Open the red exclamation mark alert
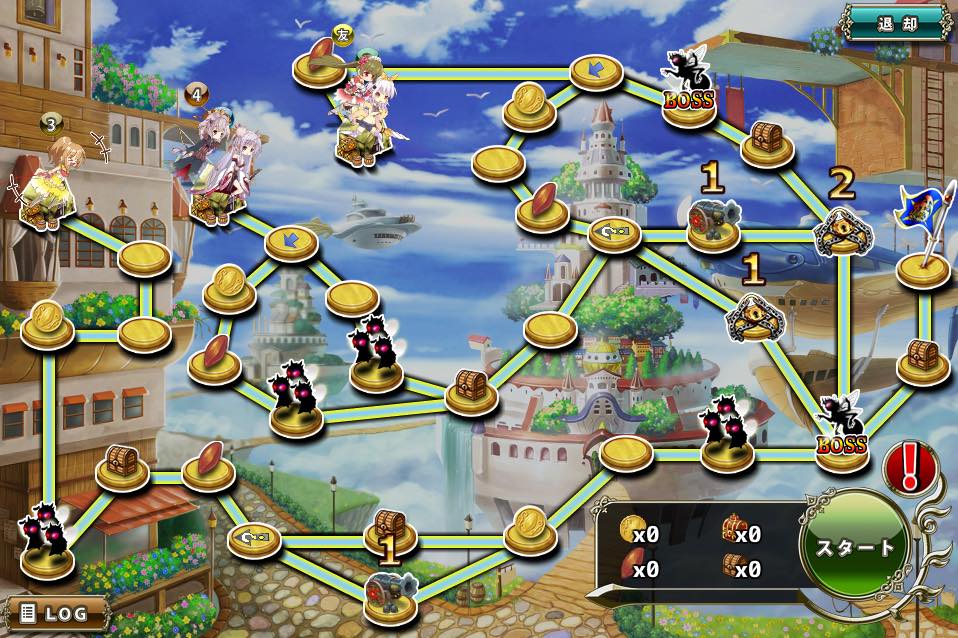 (x=909, y=467)
